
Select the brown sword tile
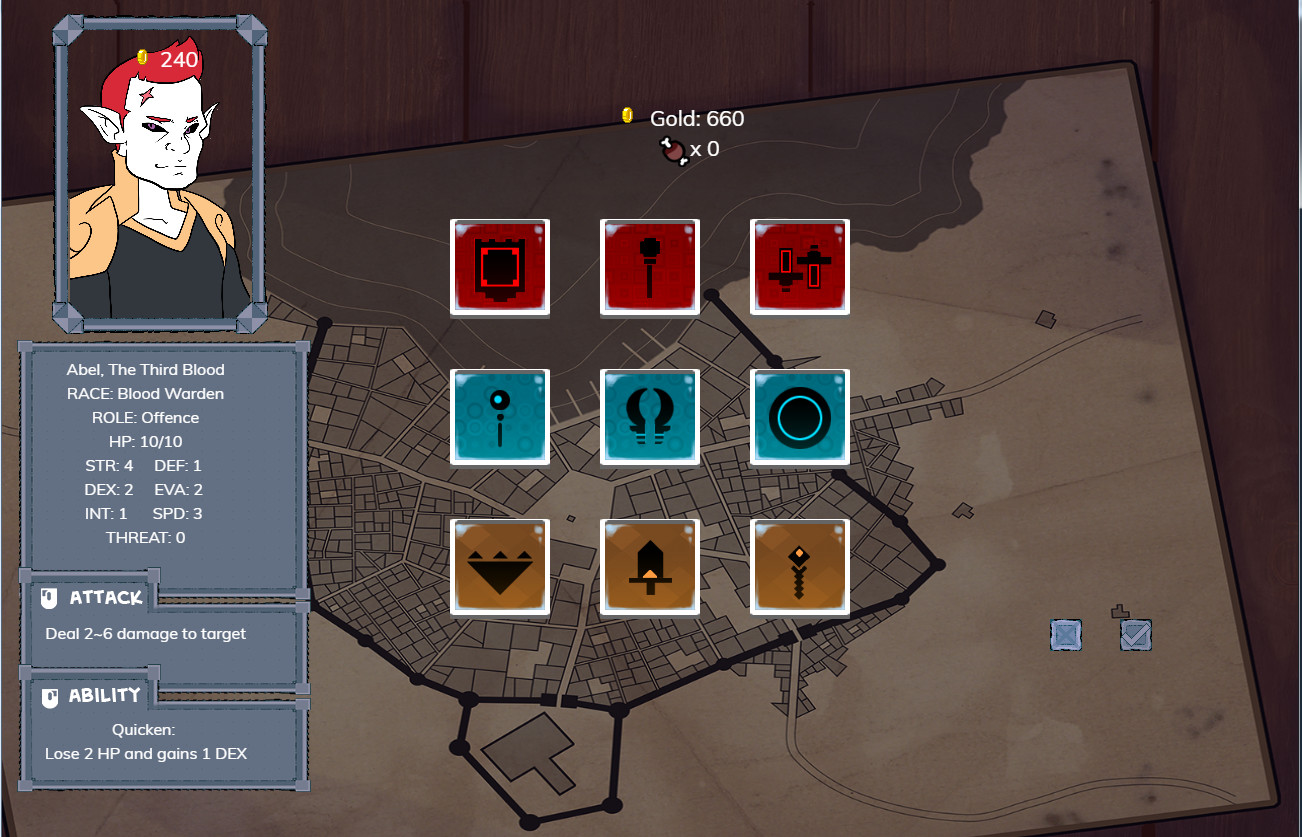[649, 566]
